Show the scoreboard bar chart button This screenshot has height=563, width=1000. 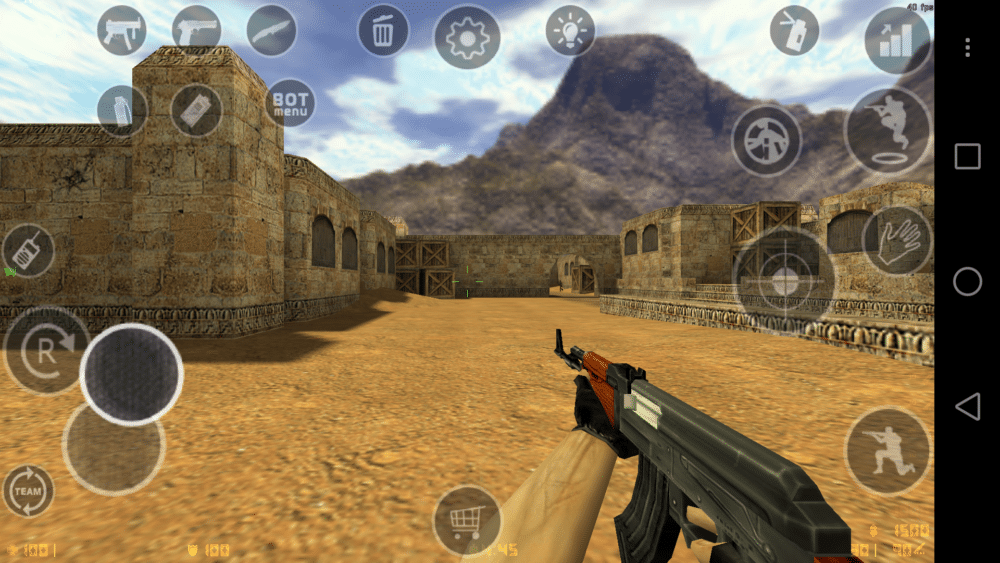[896, 40]
